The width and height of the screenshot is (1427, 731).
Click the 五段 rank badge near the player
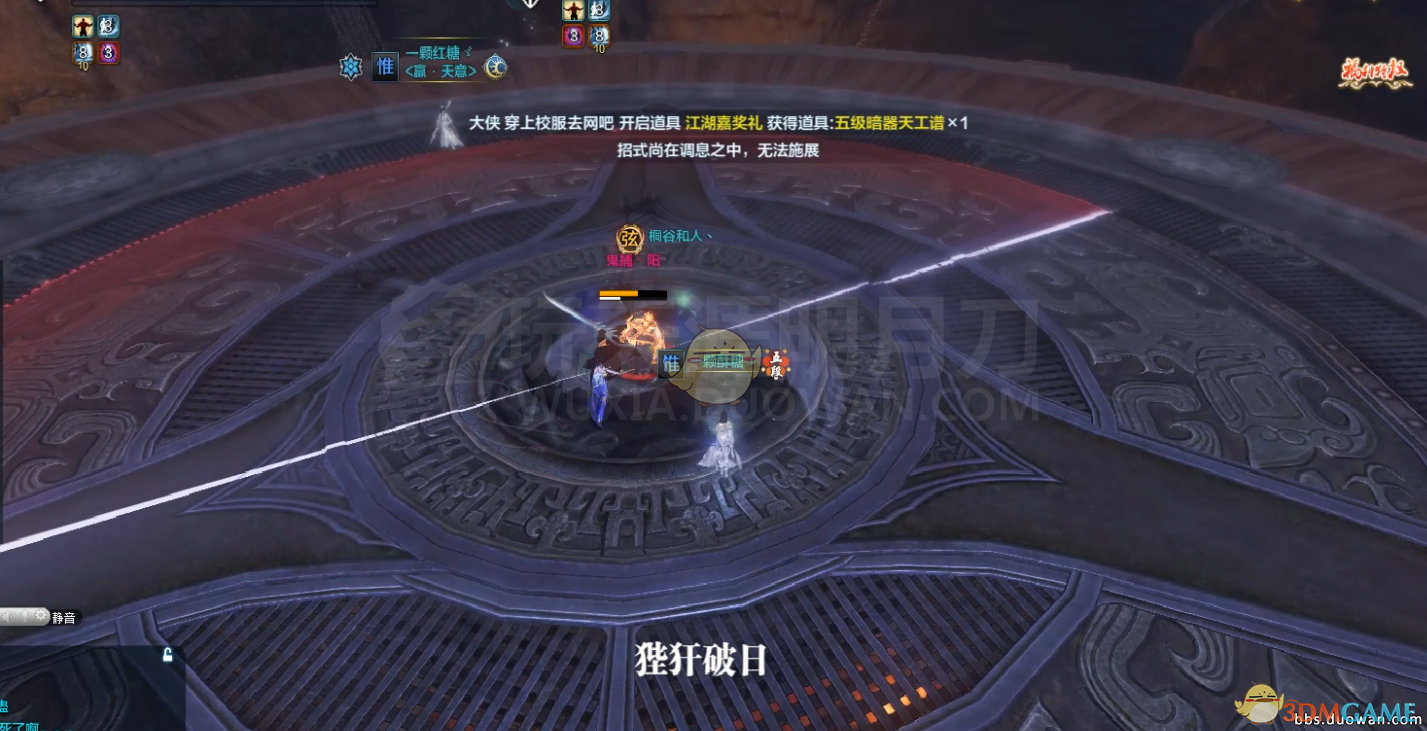(778, 365)
